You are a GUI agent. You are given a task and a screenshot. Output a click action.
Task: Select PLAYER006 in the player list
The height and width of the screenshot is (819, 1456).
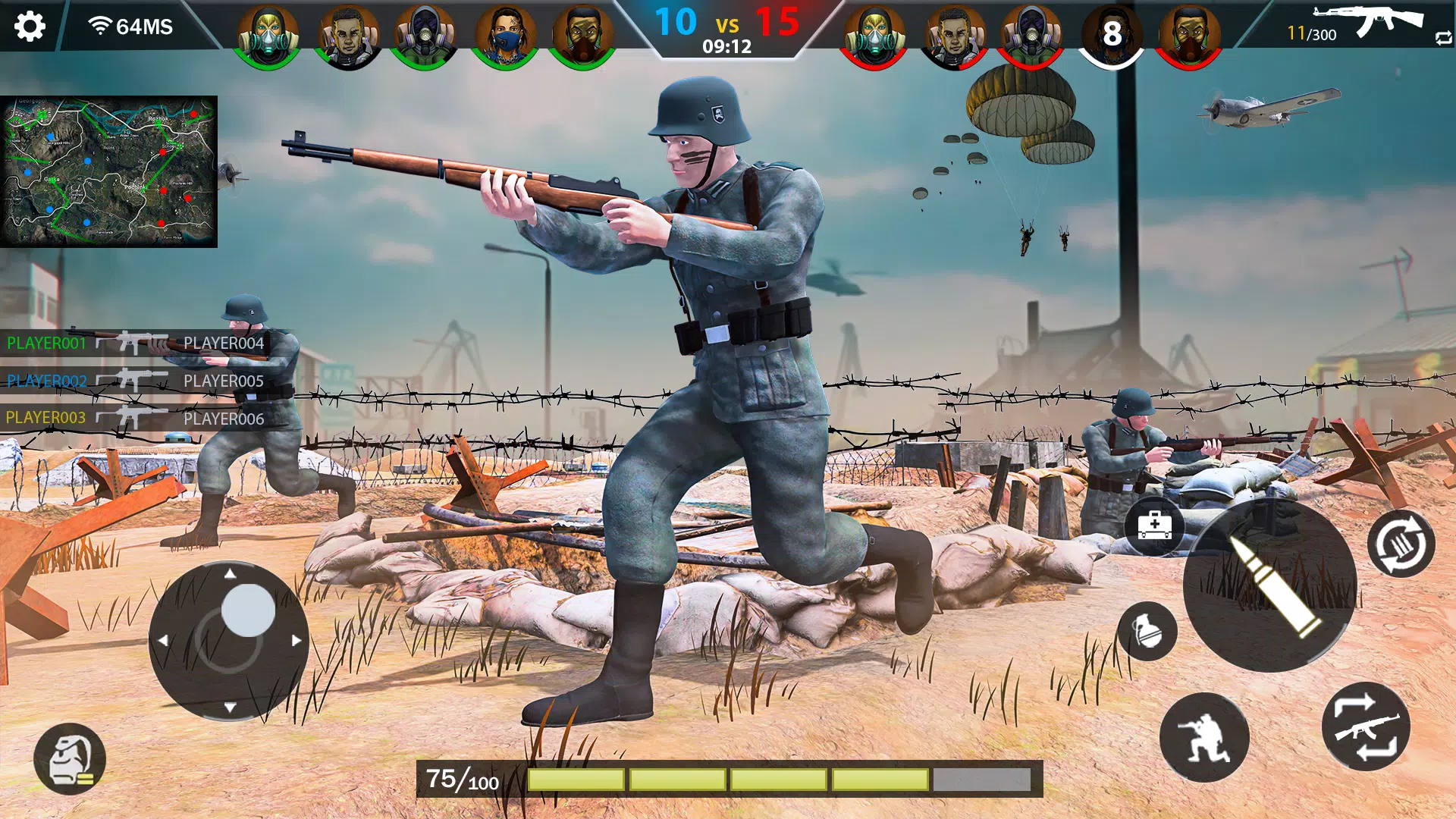coord(224,419)
